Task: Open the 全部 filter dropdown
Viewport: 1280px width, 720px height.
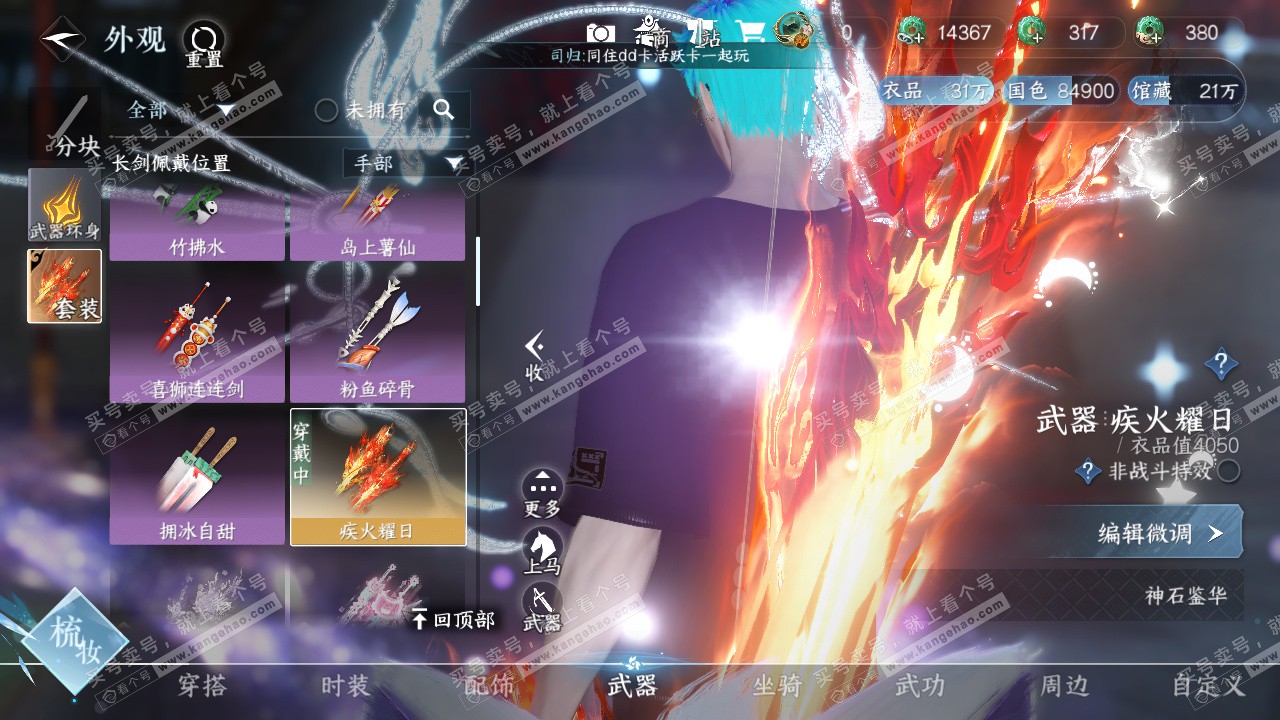Action: [x=180, y=110]
